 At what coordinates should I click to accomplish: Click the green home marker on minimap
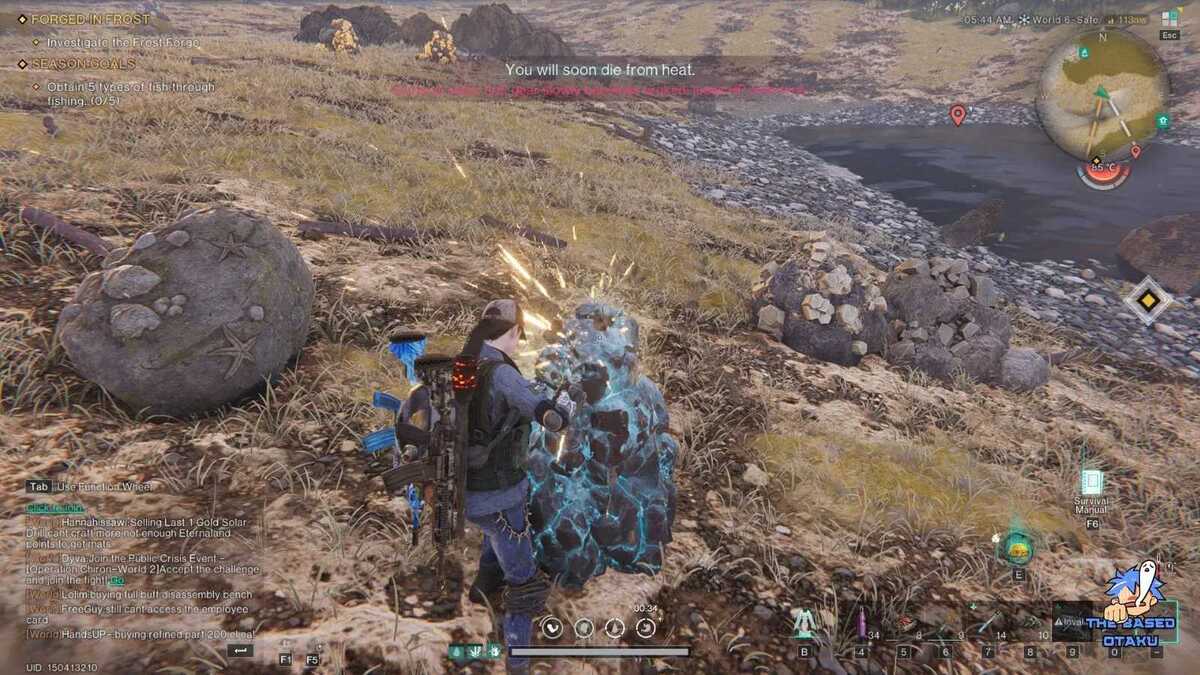click(1162, 121)
